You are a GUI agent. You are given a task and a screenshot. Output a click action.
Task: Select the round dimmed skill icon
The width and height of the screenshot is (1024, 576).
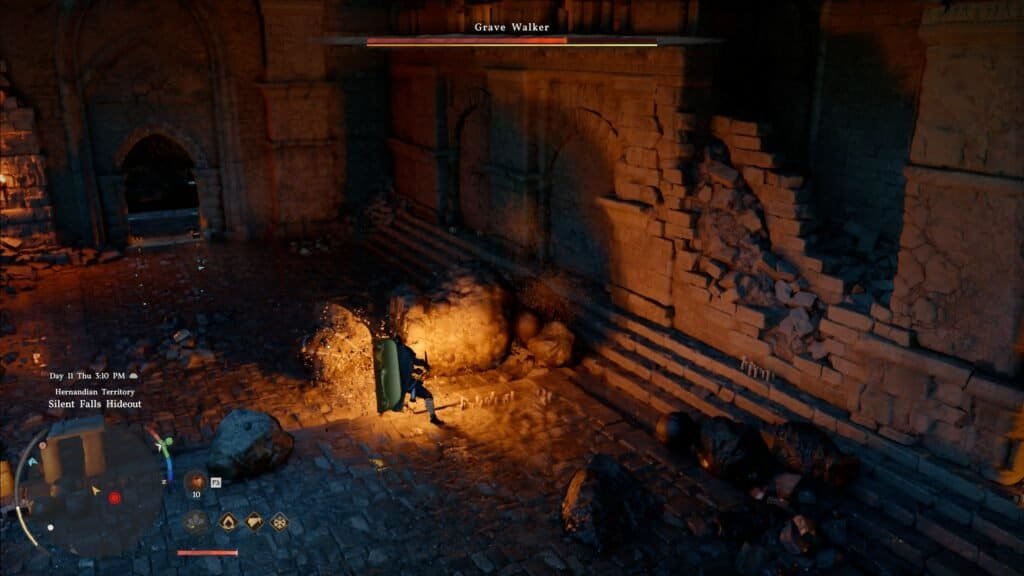[196, 521]
